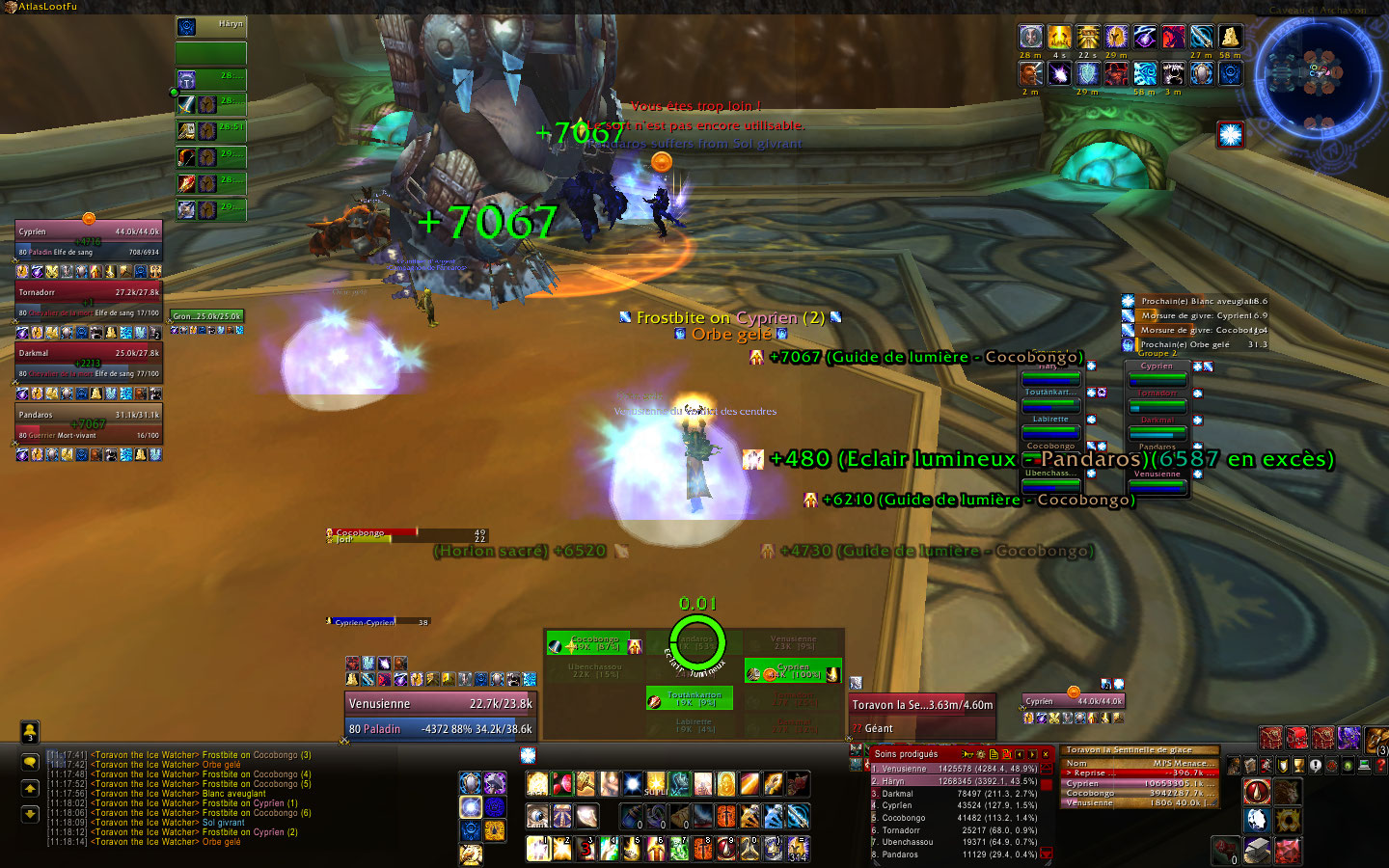Click the gear configuration icon on the healing meter
Viewport: 1389px width, 868px height.
981,755
